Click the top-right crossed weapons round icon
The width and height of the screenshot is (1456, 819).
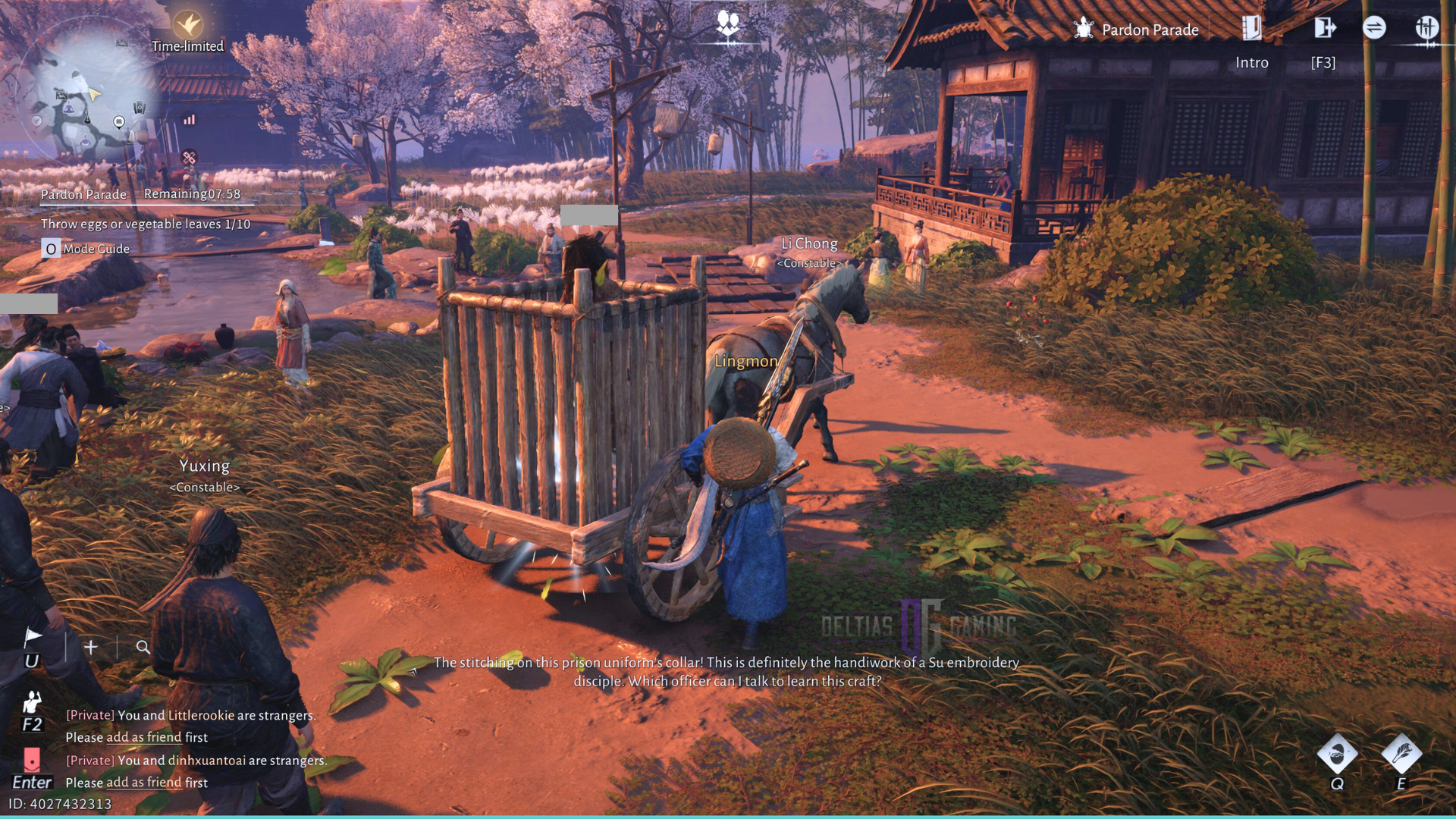point(1426,29)
